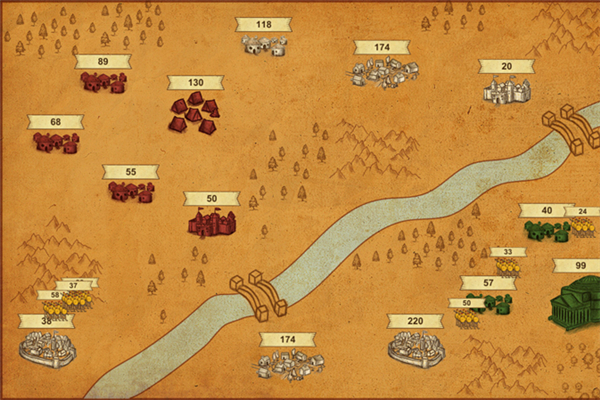This screenshot has height=400, width=600.
Task: Choose the red village labeled 68
Action: pyautogui.click(x=56, y=143)
